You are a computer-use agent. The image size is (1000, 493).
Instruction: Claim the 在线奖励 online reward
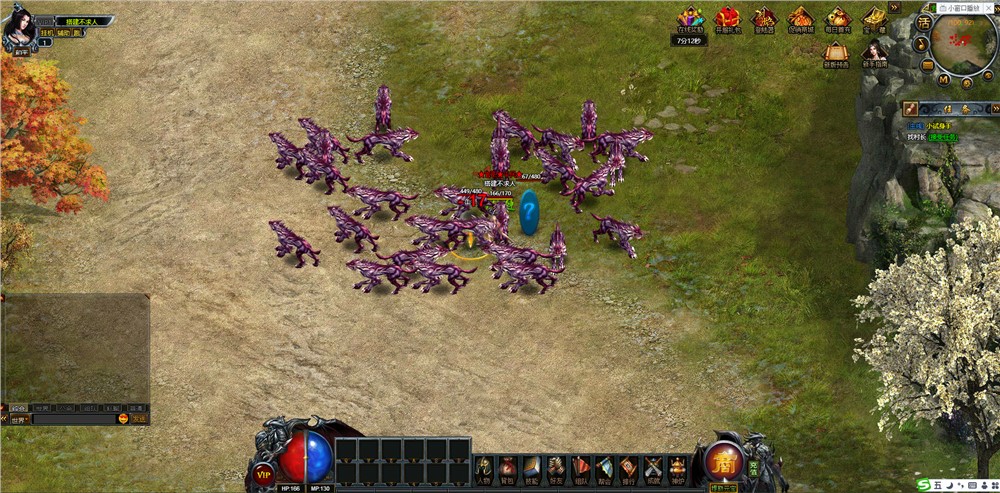pos(689,20)
